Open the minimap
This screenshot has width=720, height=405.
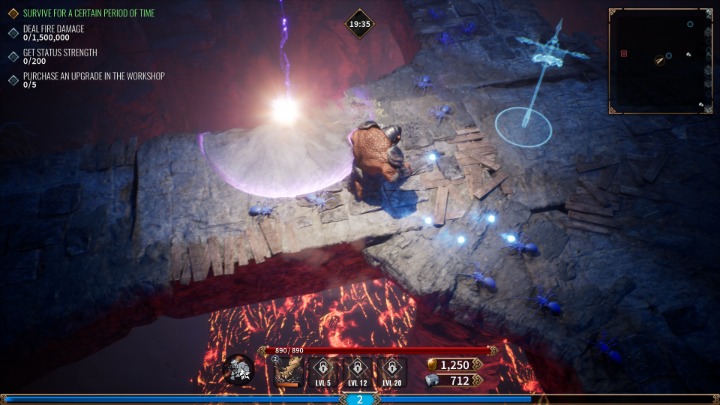(660, 60)
